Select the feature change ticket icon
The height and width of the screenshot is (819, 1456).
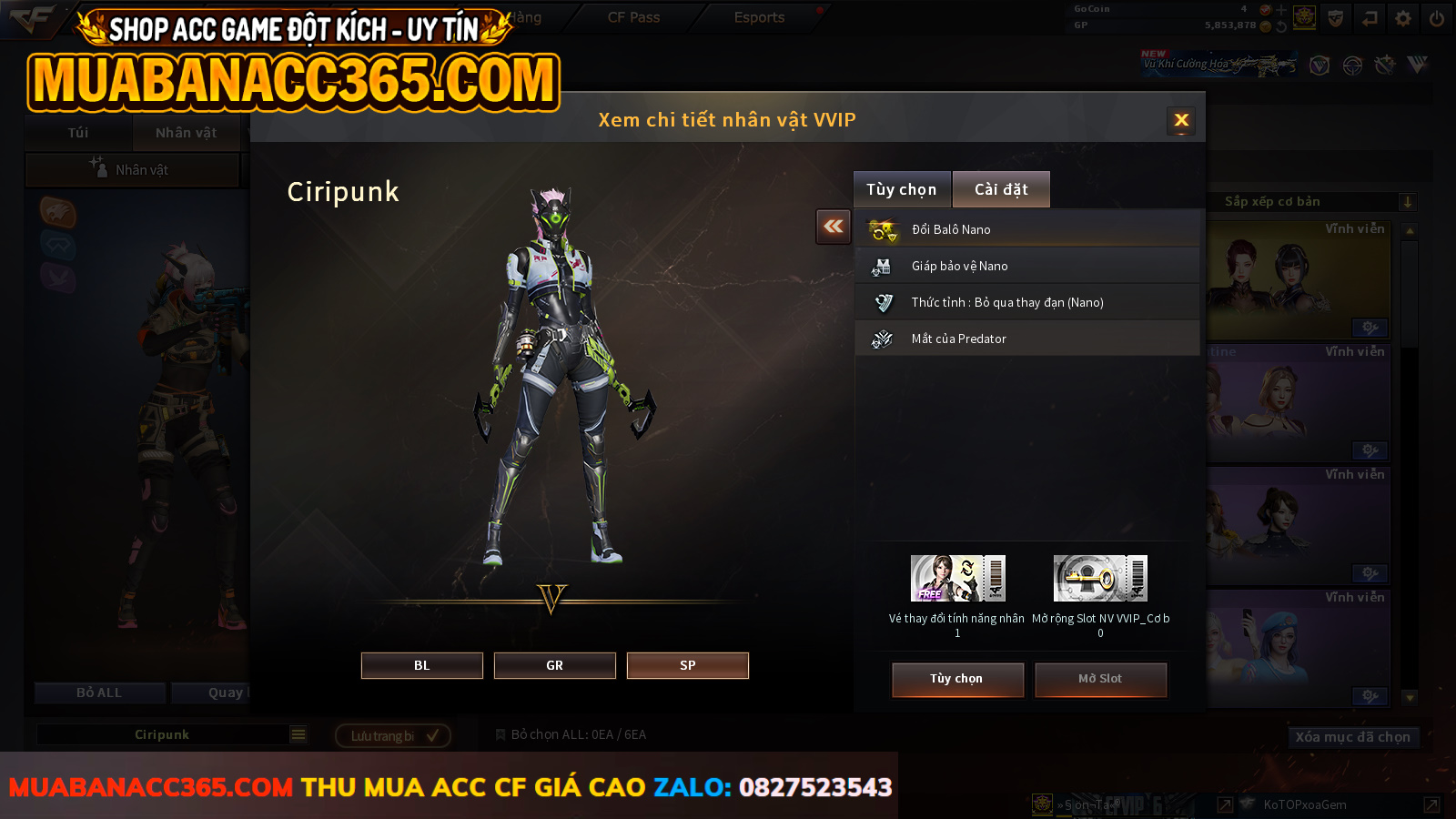tap(957, 578)
